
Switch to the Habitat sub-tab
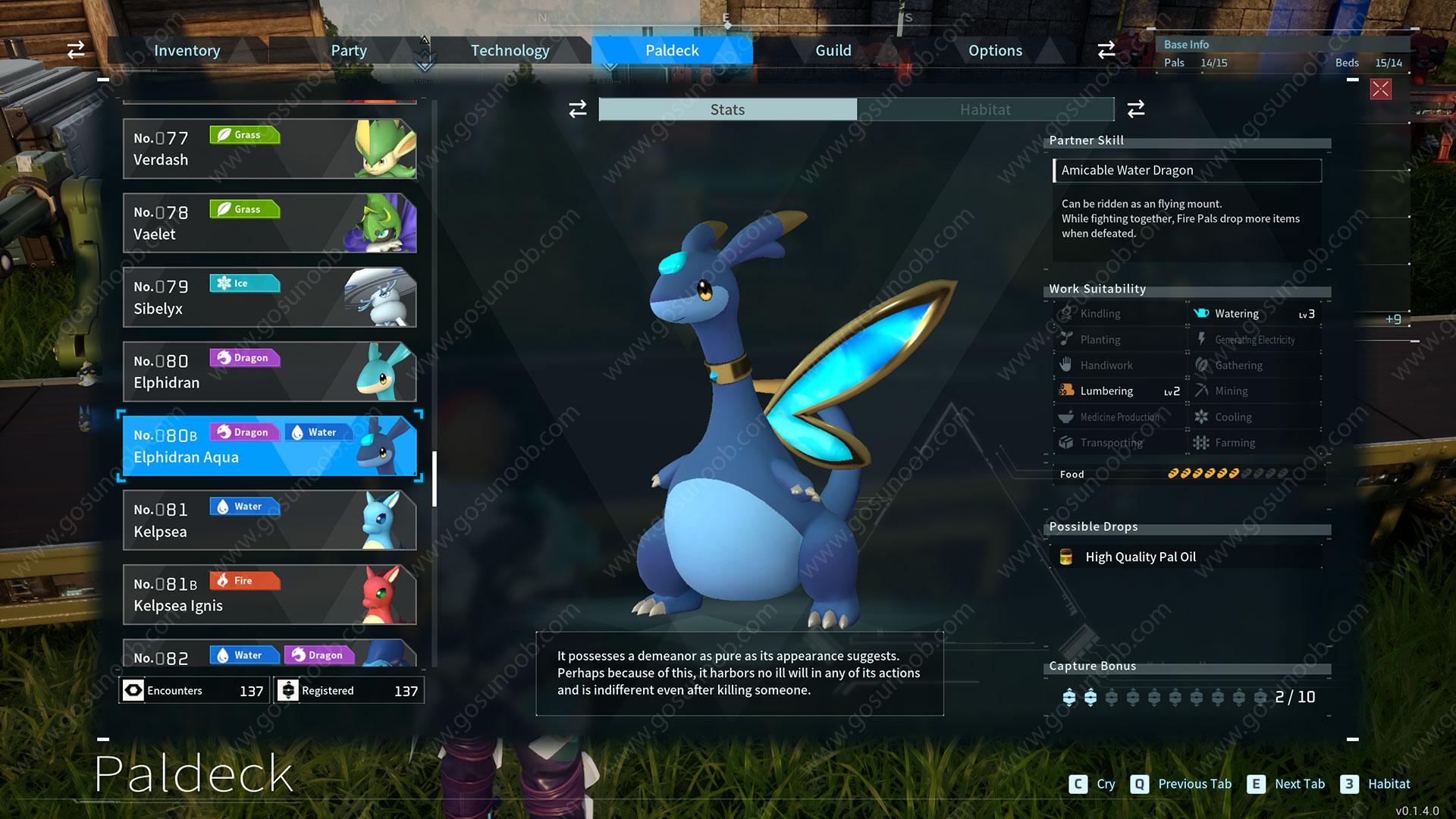pyautogui.click(x=985, y=110)
